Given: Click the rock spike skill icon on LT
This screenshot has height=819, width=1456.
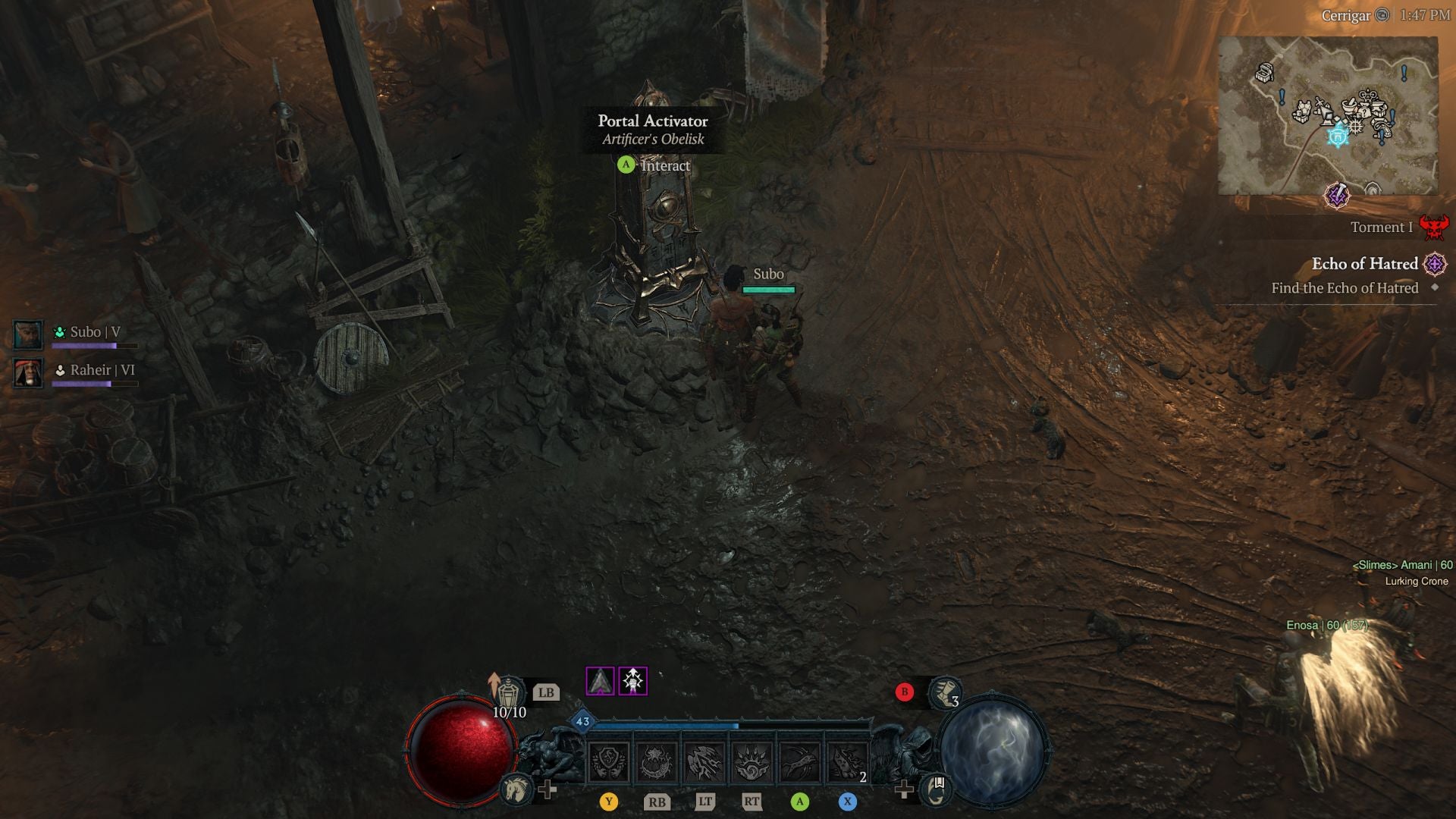Looking at the screenshot, I should pos(704,764).
